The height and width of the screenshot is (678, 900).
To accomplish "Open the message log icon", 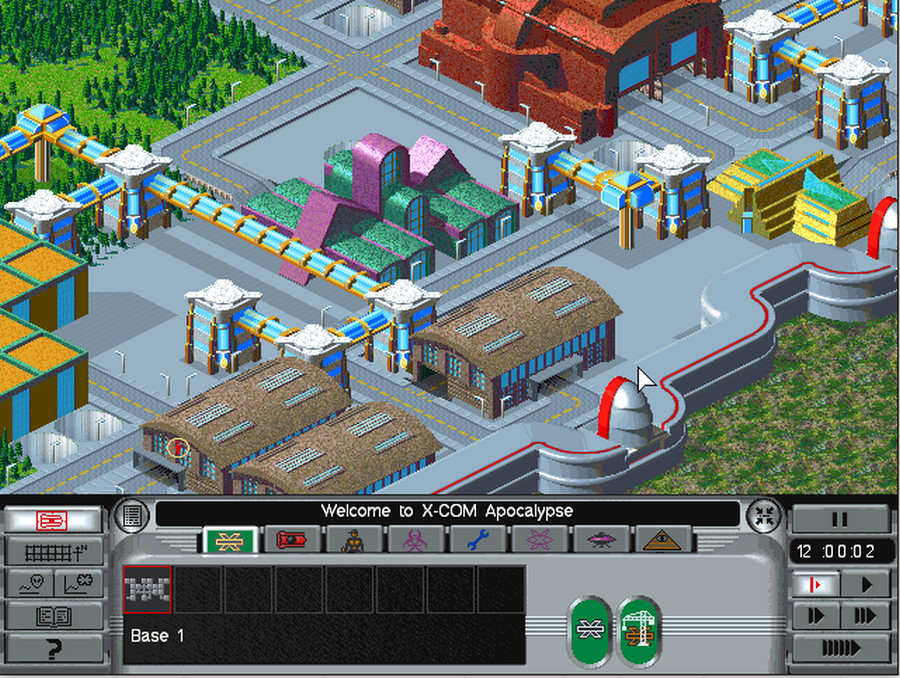I will pos(132,515).
